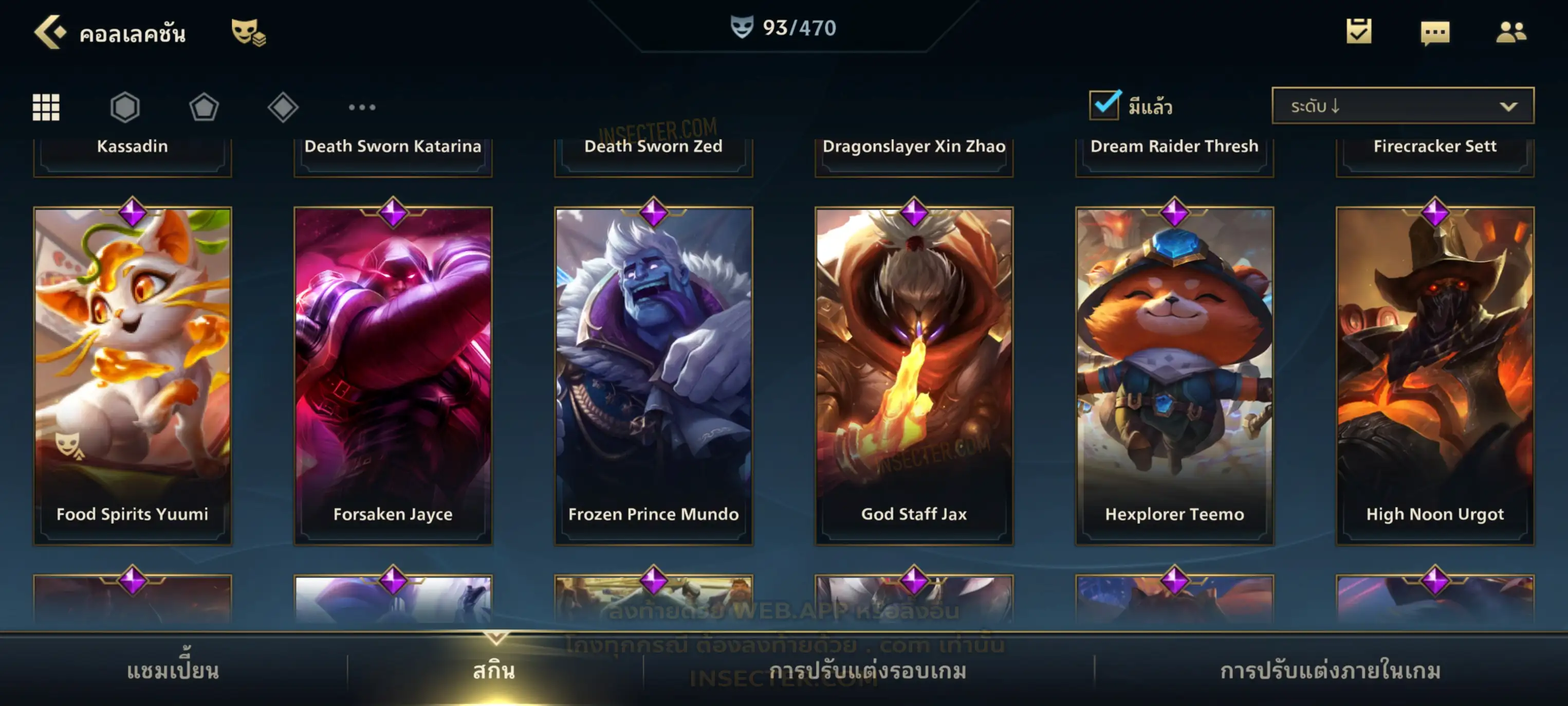Select the grid all-skins filter
Viewport: 1568px width, 706px height.
[46, 107]
